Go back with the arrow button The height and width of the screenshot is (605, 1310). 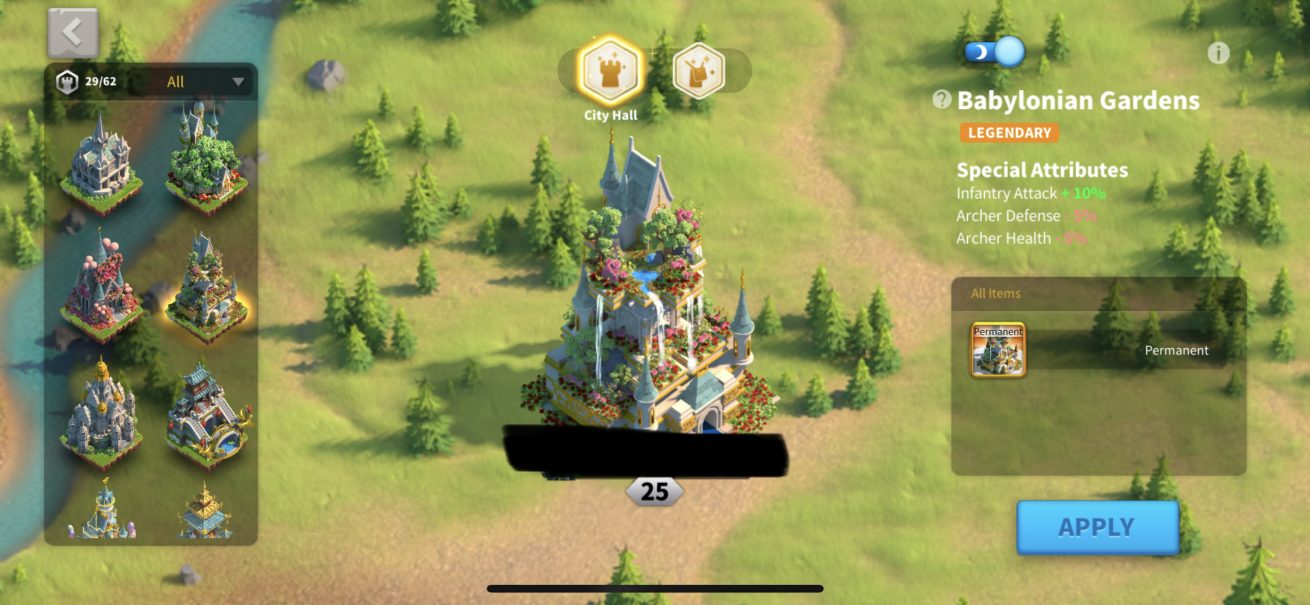[73, 33]
